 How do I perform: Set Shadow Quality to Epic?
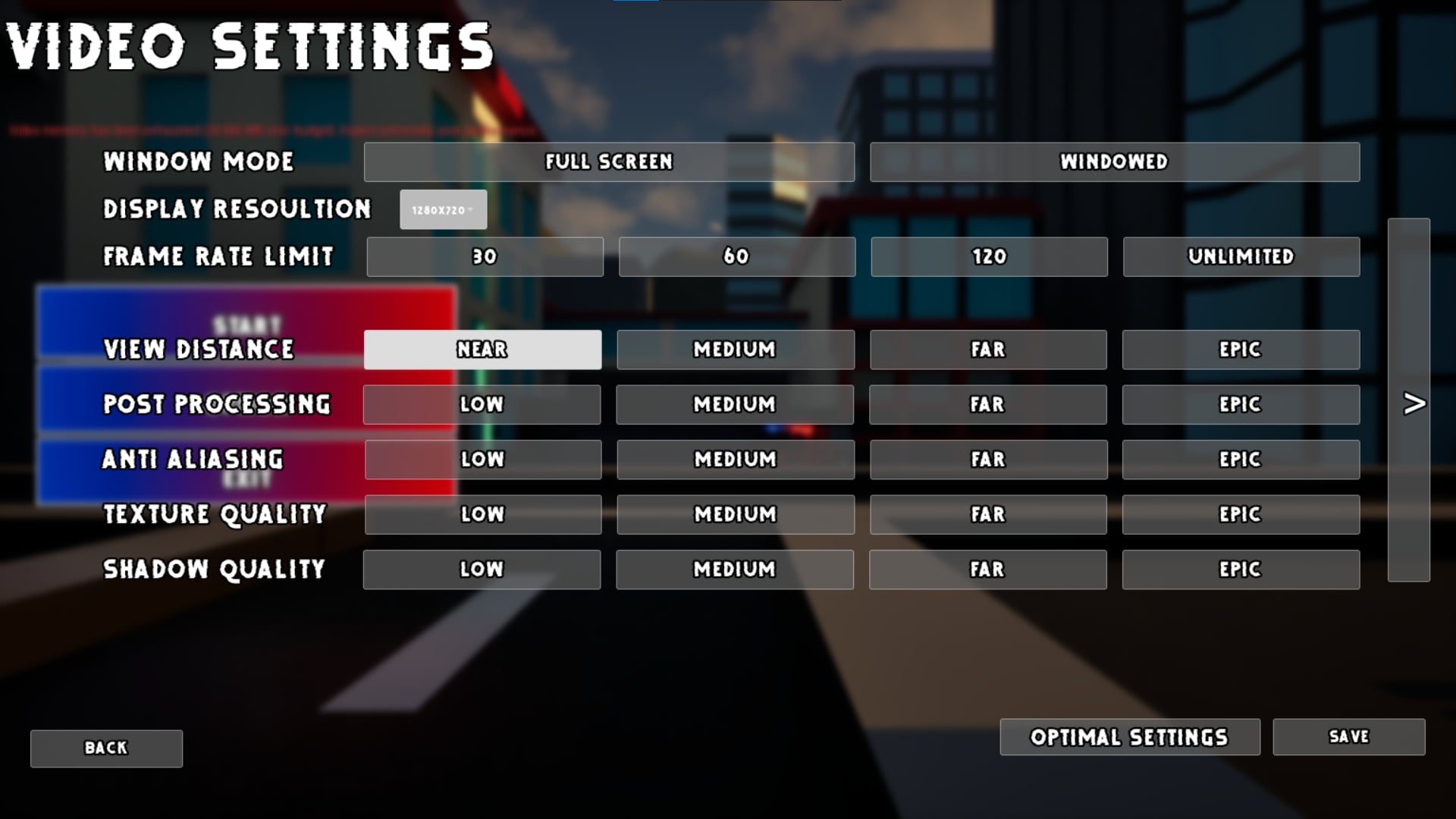click(1241, 569)
